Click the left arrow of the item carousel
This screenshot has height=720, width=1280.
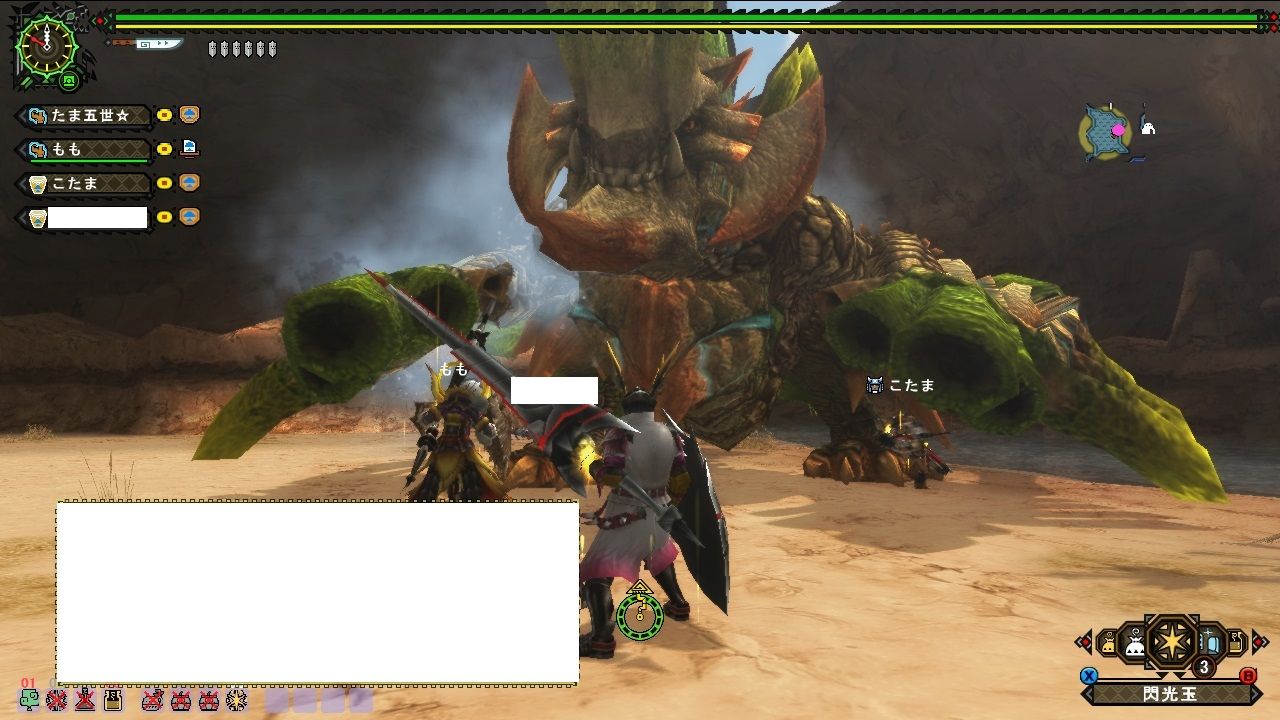coord(1085,640)
